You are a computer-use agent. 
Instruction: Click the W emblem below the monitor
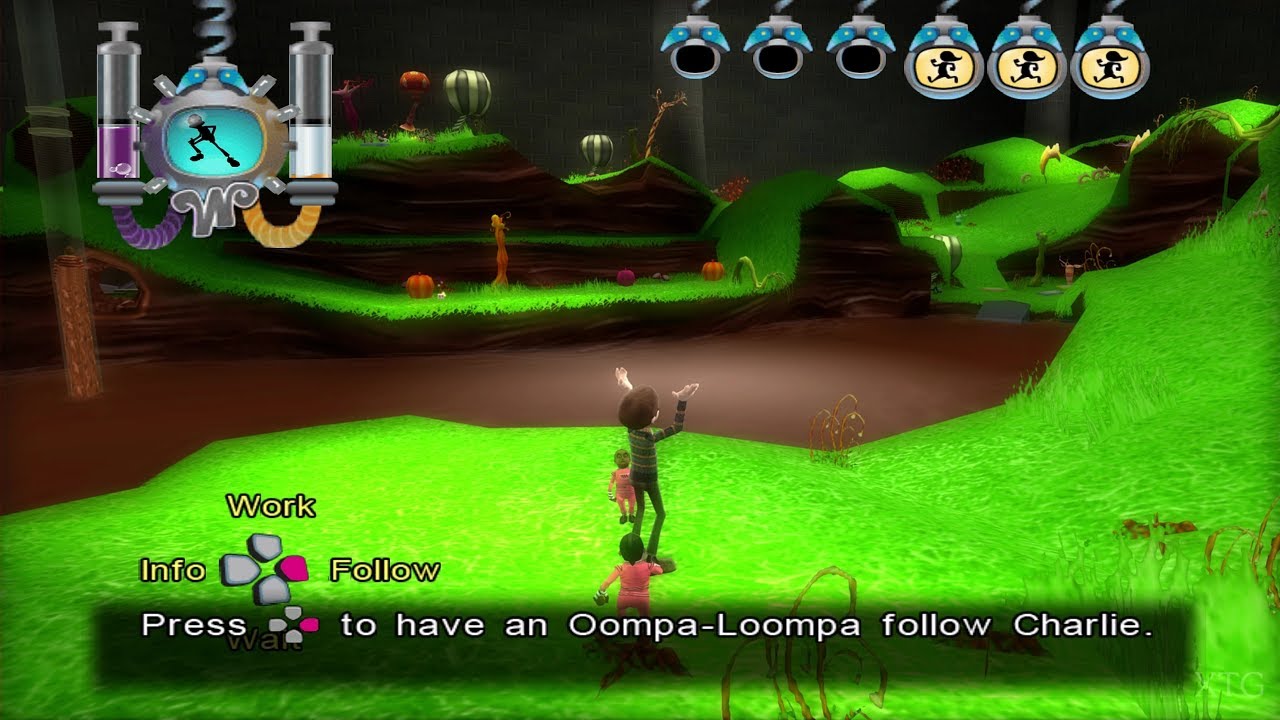coord(212,210)
